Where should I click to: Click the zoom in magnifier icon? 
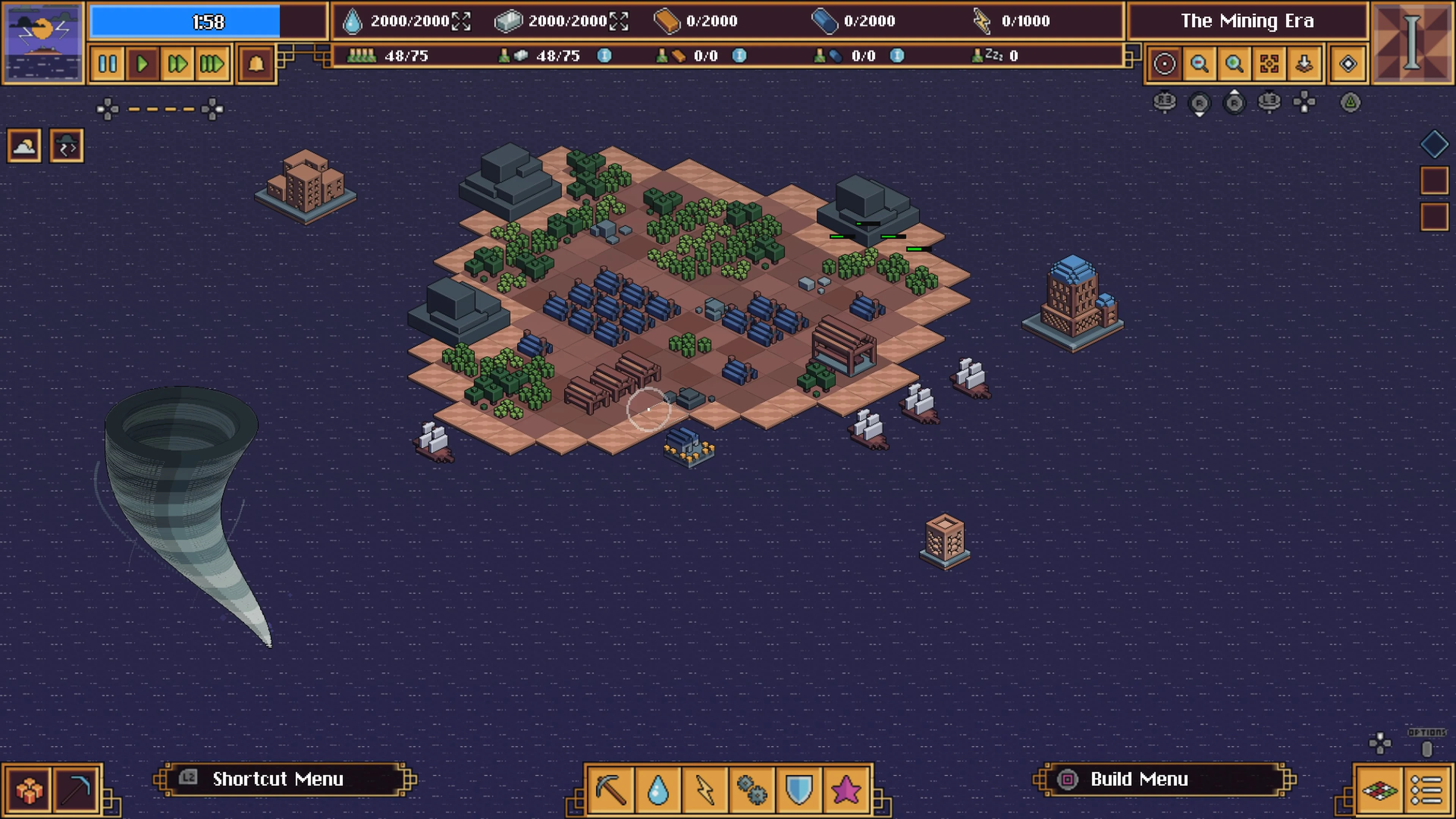click(x=1235, y=63)
